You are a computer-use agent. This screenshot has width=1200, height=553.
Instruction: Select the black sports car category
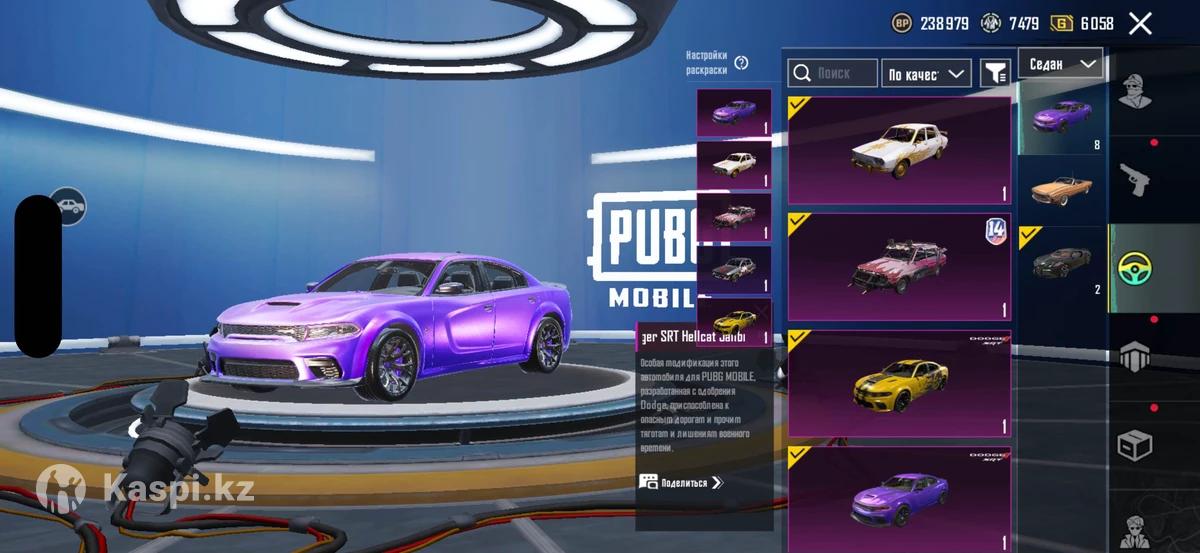pyautogui.click(x=1061, y=264)
